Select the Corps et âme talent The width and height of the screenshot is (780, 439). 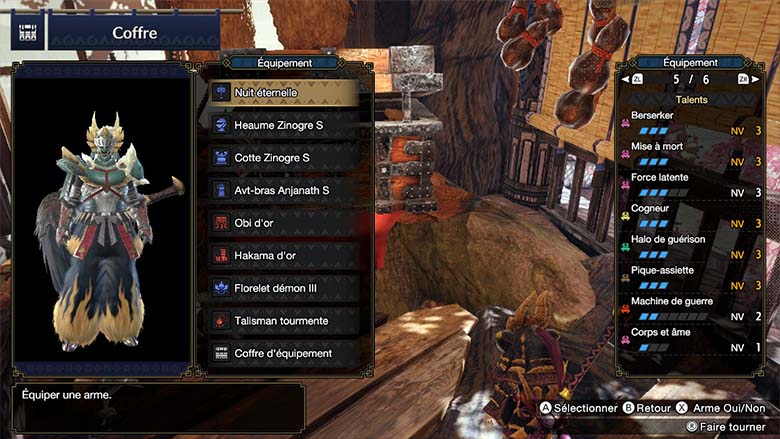[690, 340]
